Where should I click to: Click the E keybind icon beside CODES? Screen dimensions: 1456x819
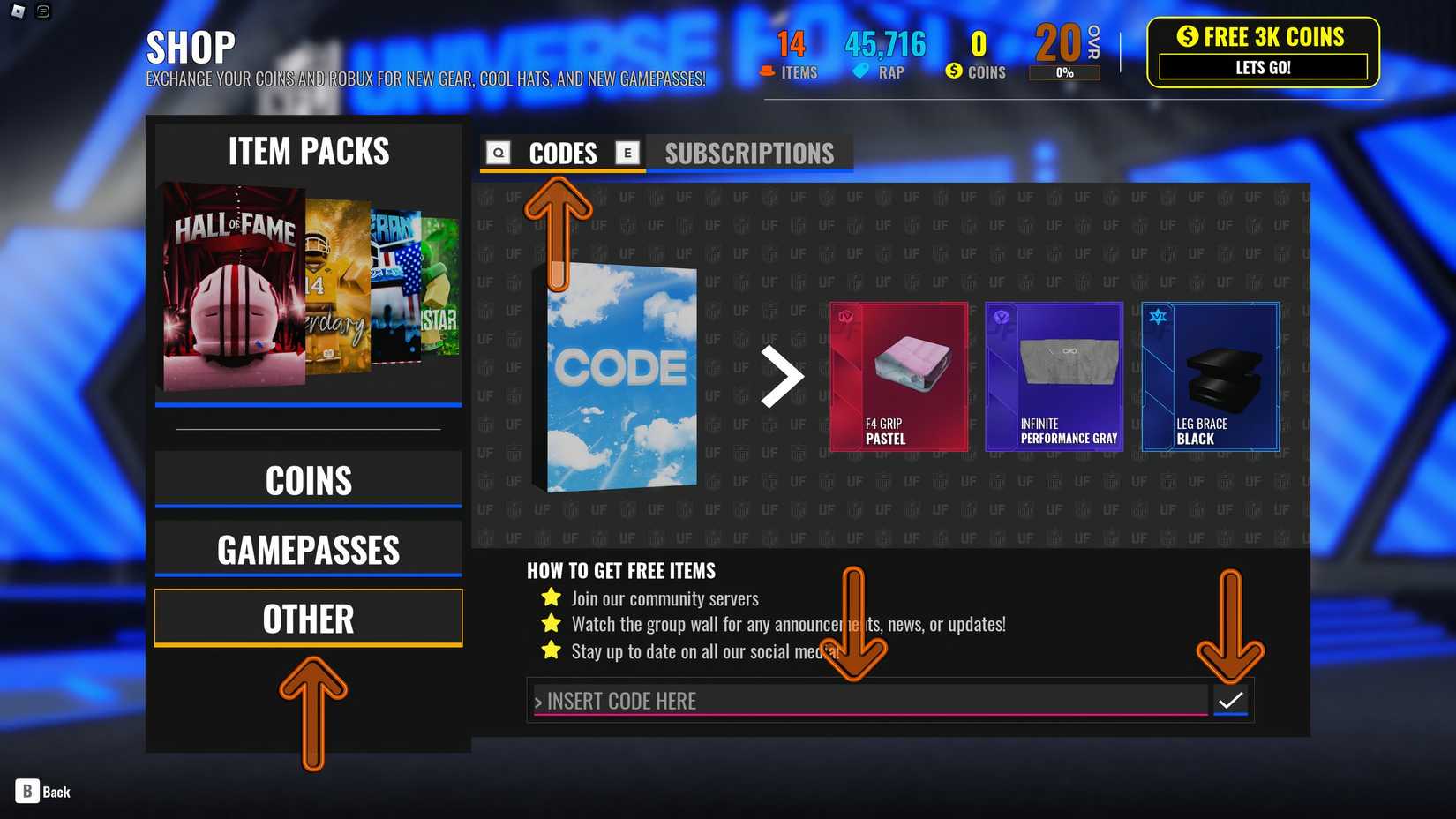(x=627, y=152)
